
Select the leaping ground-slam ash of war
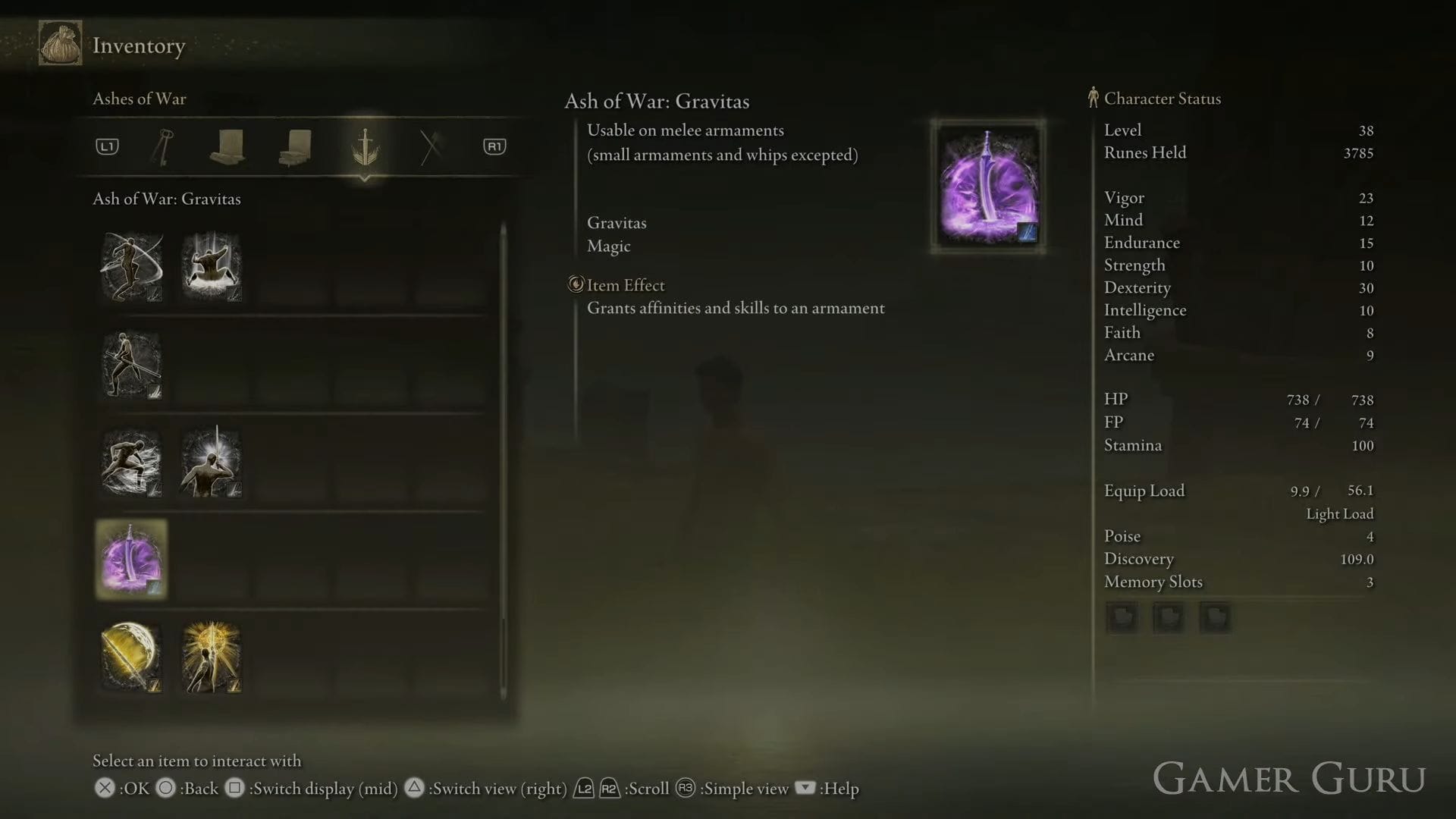click(x=211, y=266)
